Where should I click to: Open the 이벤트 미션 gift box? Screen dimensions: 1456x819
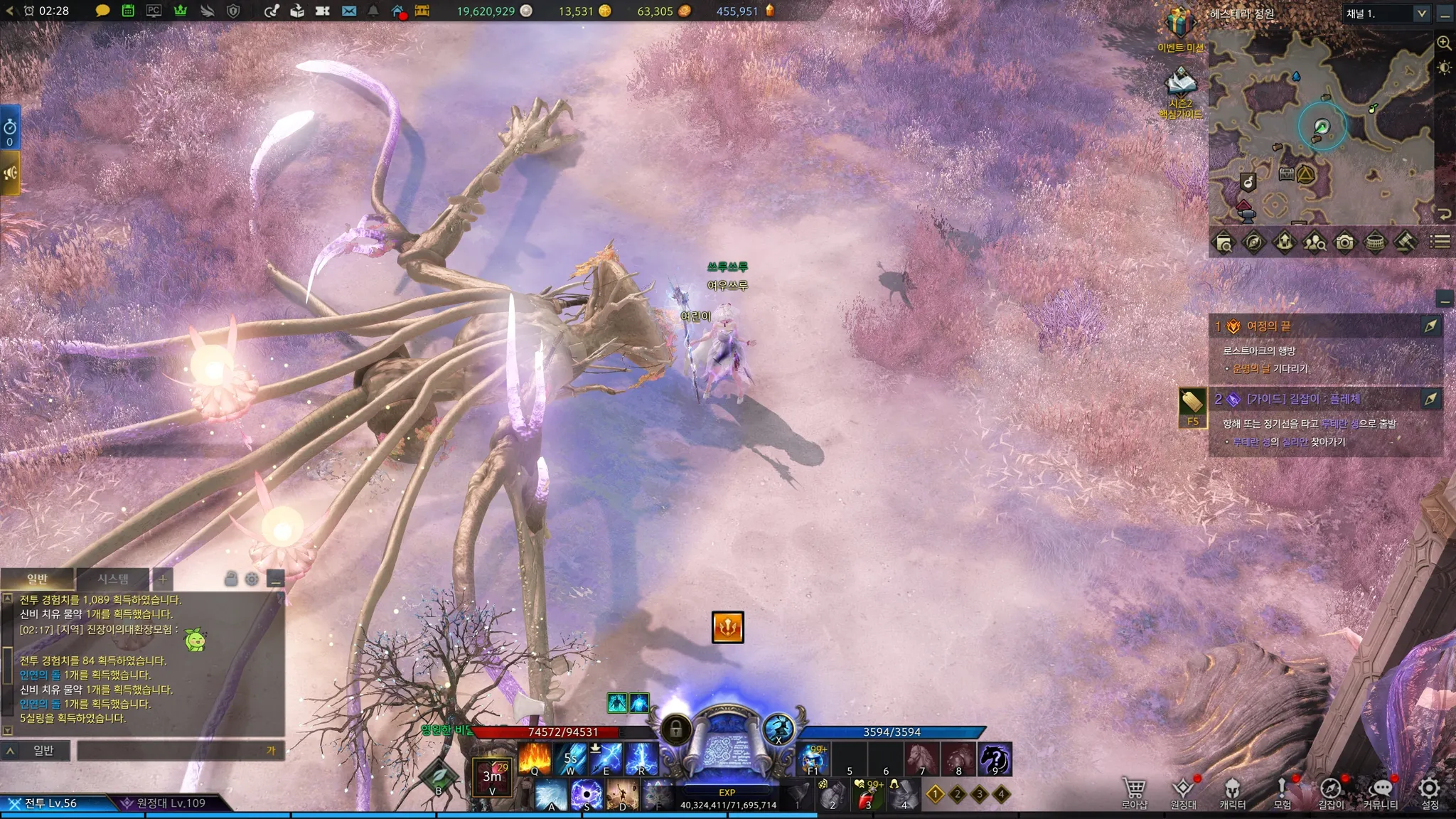click(x=1179, y=24)
